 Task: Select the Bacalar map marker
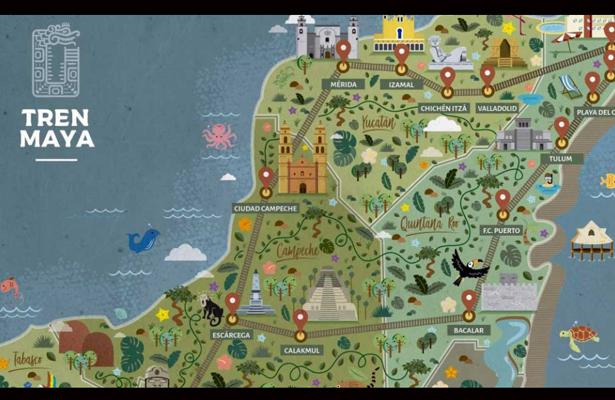coord(468,299)
